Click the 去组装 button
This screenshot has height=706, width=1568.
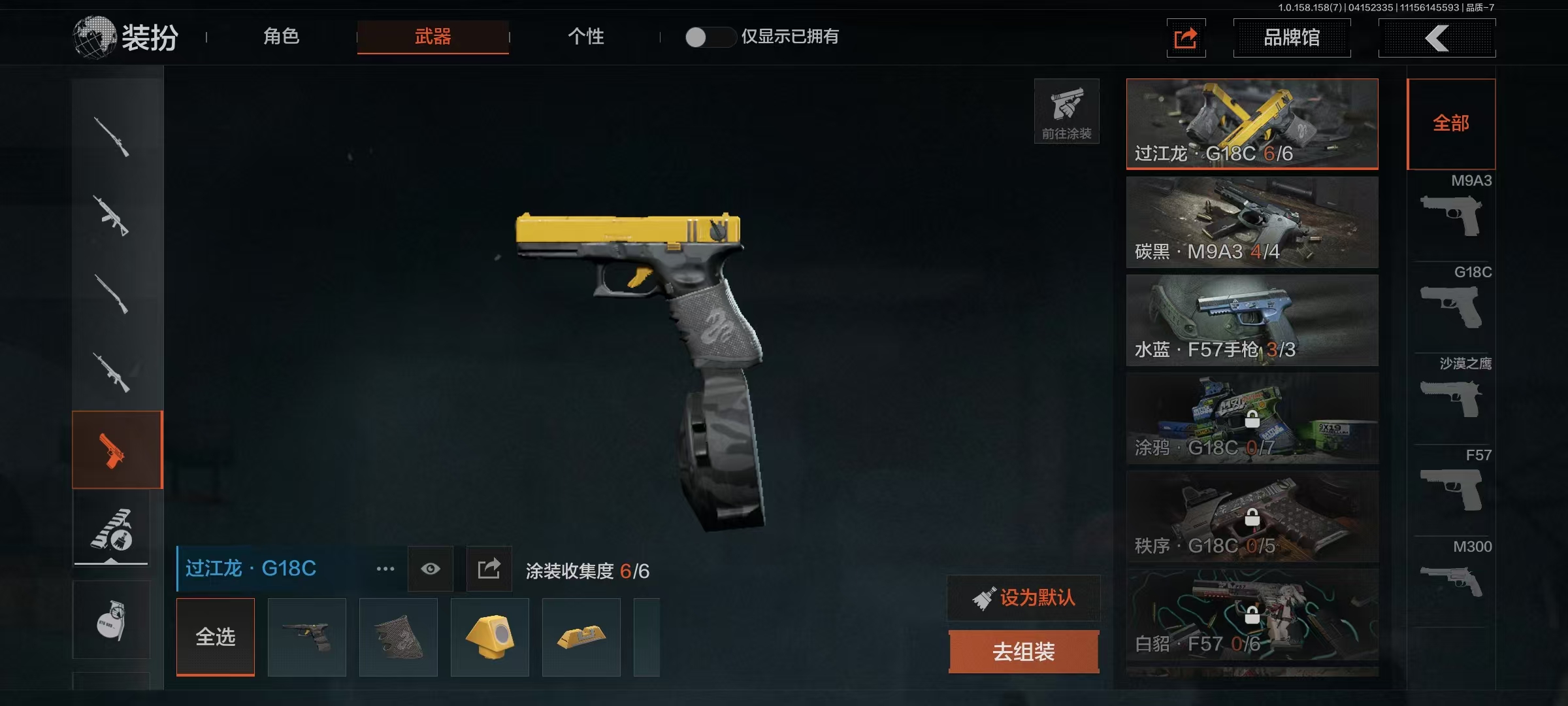[1024, 651]
